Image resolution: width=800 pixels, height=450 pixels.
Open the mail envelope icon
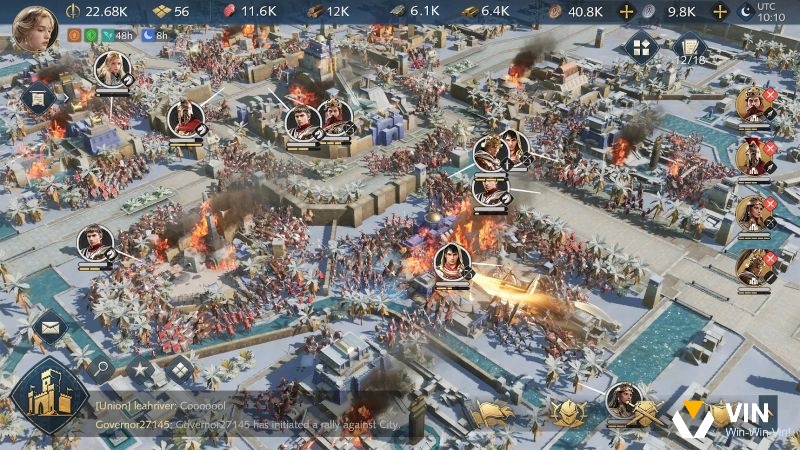48,326
